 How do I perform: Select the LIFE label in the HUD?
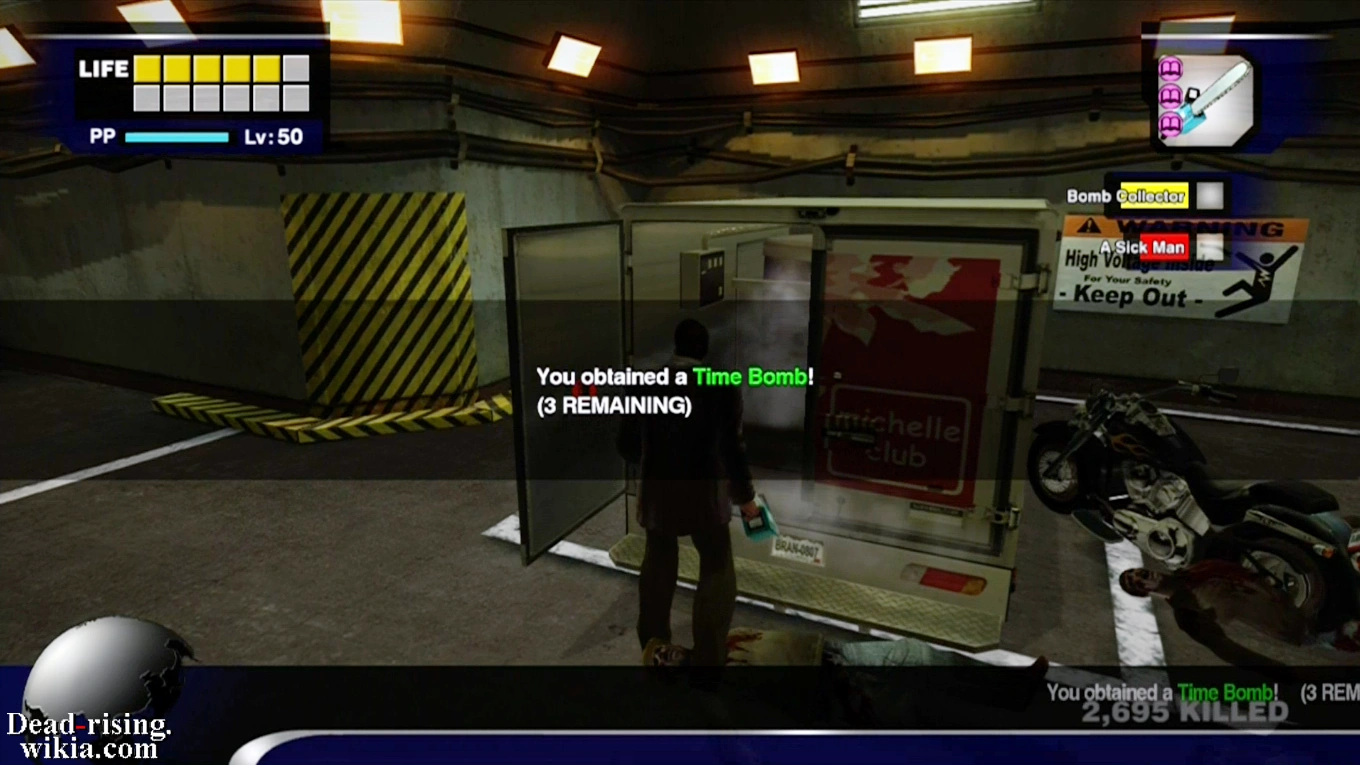[103, 70]
